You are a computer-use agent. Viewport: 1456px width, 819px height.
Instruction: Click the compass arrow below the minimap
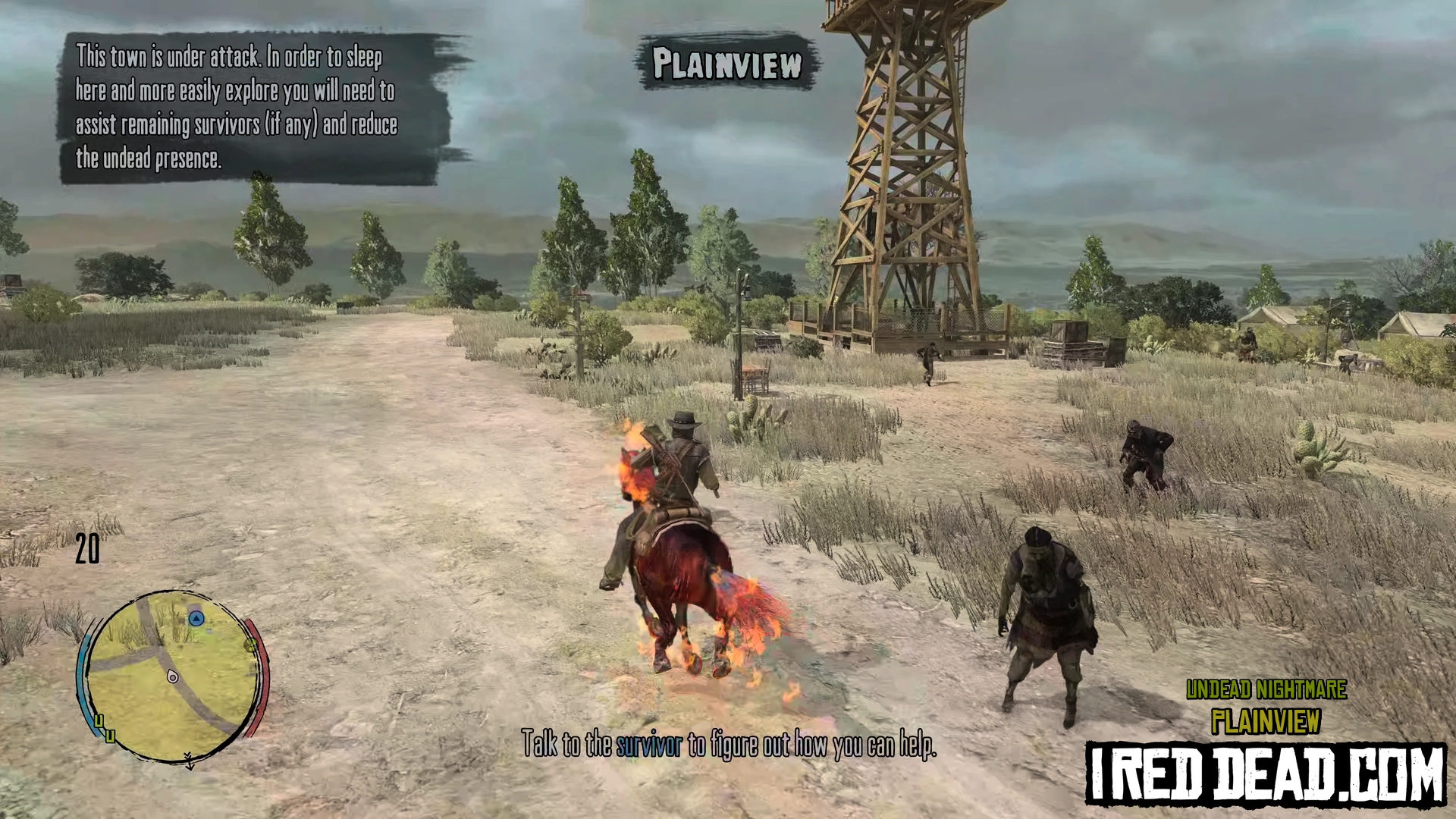[189, 761]
